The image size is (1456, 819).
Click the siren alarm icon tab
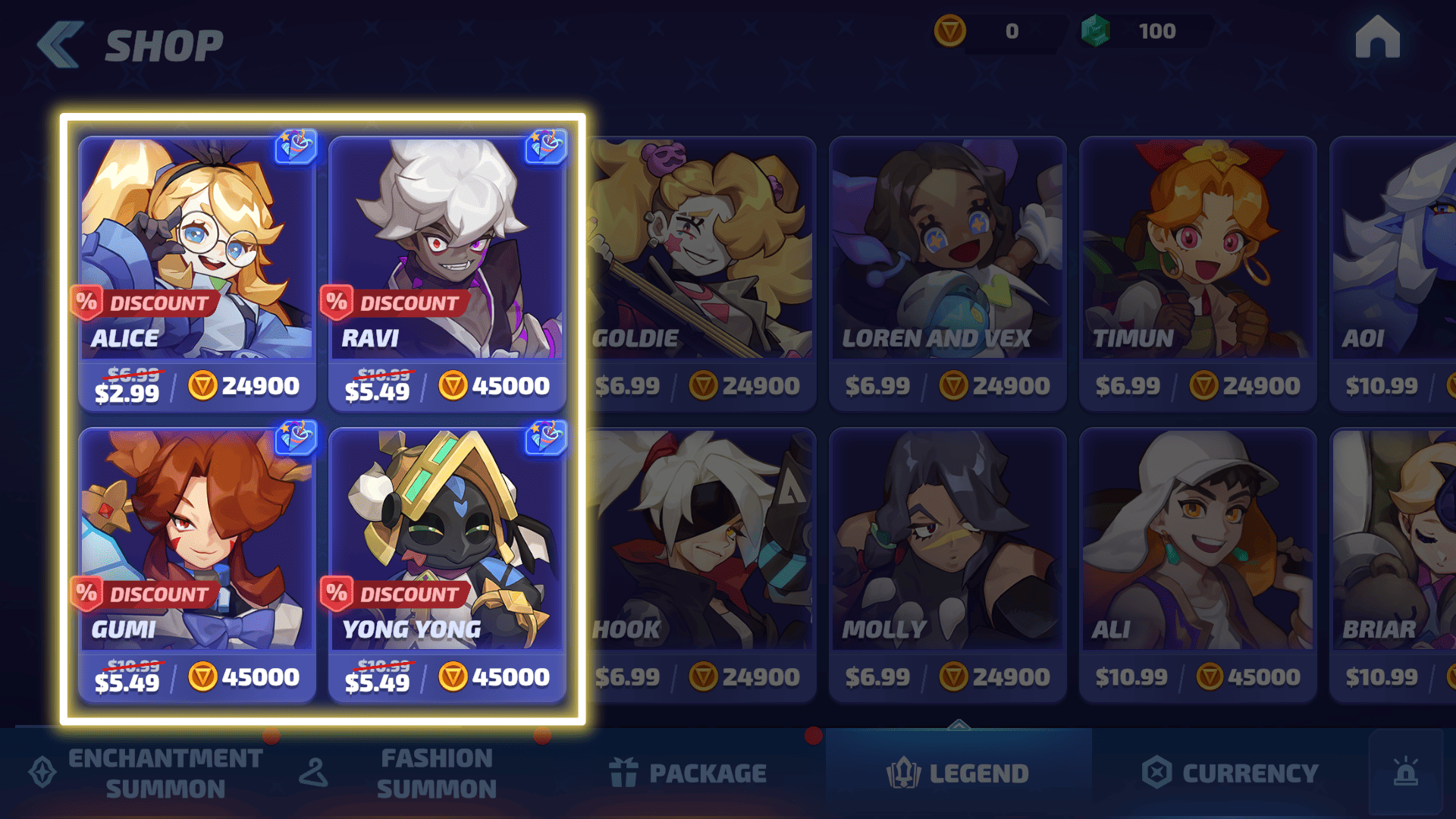pos(1406,772)
